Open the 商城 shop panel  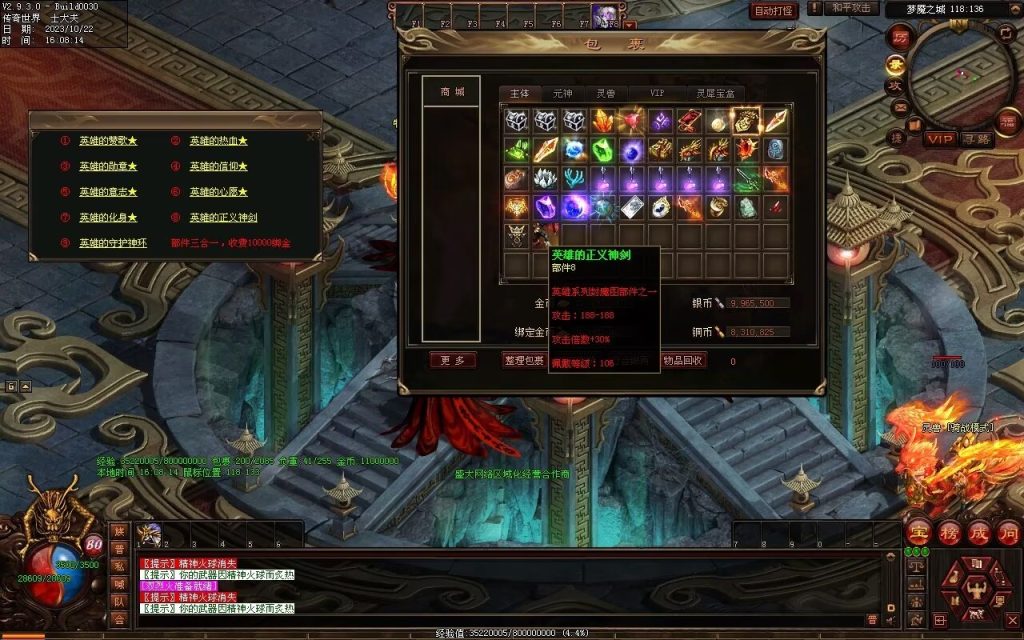(452, 92)
